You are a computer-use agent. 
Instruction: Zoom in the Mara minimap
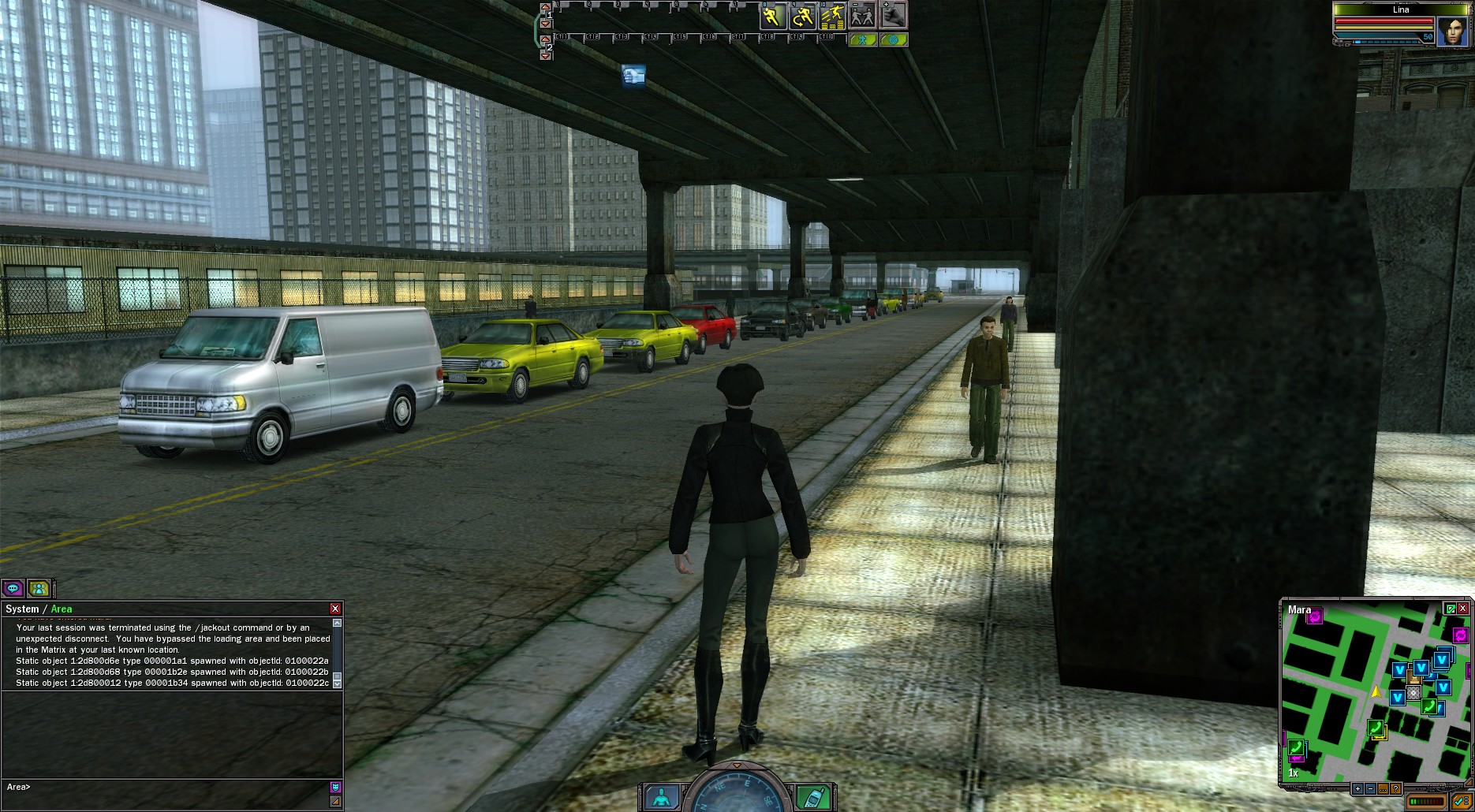[1357, 788]
